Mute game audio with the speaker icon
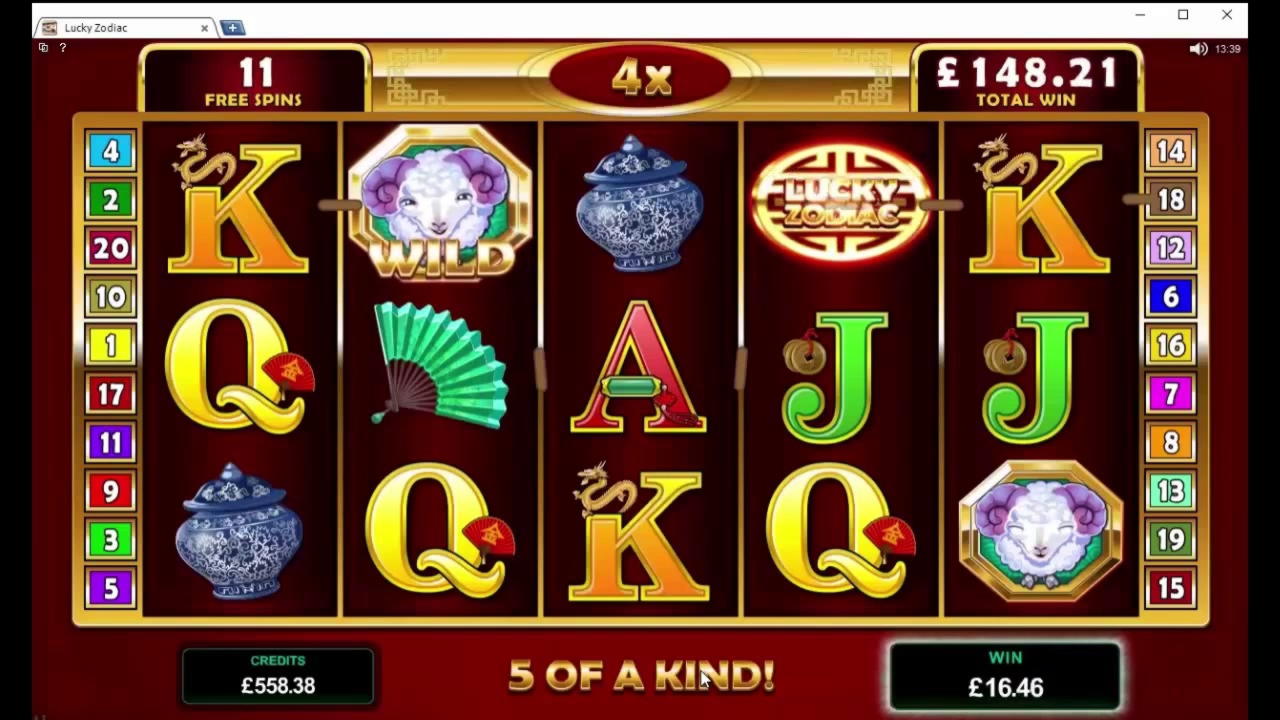The height and width of the screenshot is (720, 1280). pyautogui.click(x=1199, y=47)
